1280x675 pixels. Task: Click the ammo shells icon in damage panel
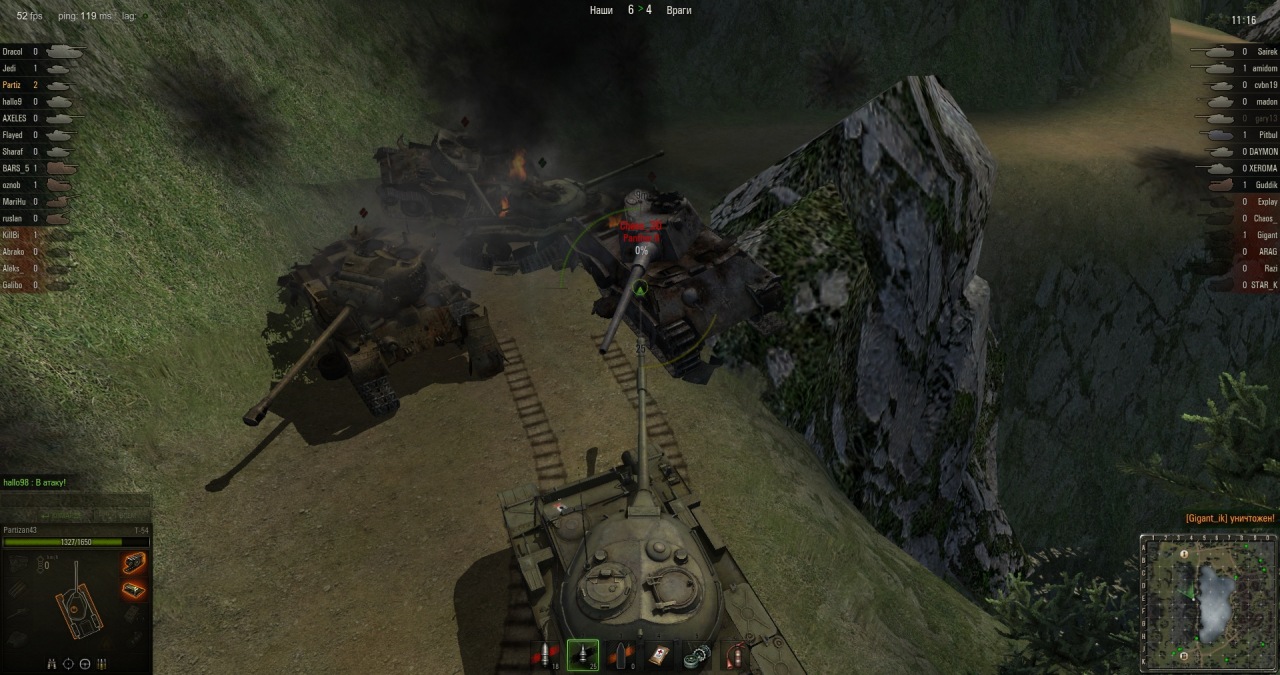point(101,663)
